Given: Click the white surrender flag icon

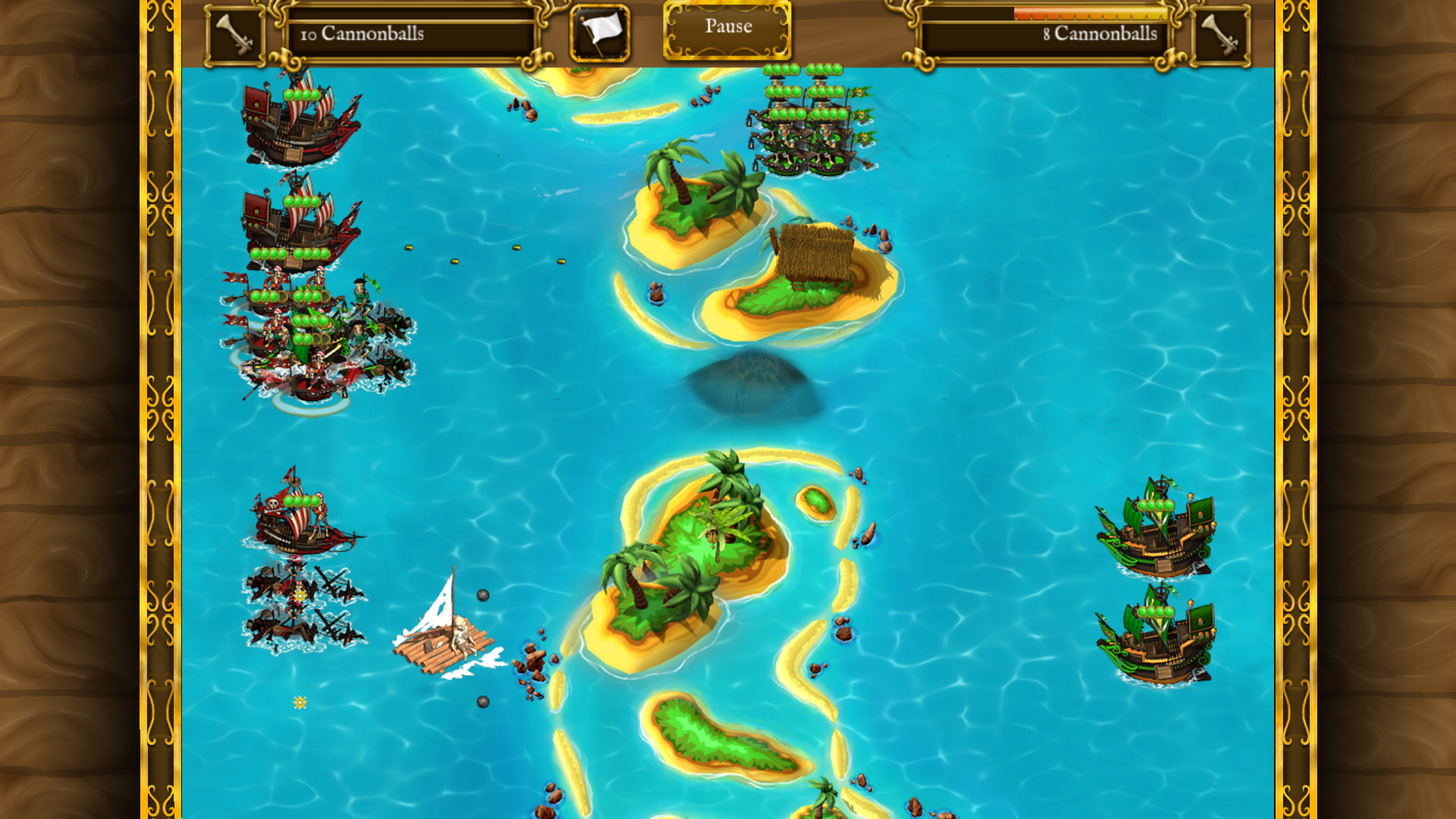Looking at the screenshot, I should tap(598, 31).
